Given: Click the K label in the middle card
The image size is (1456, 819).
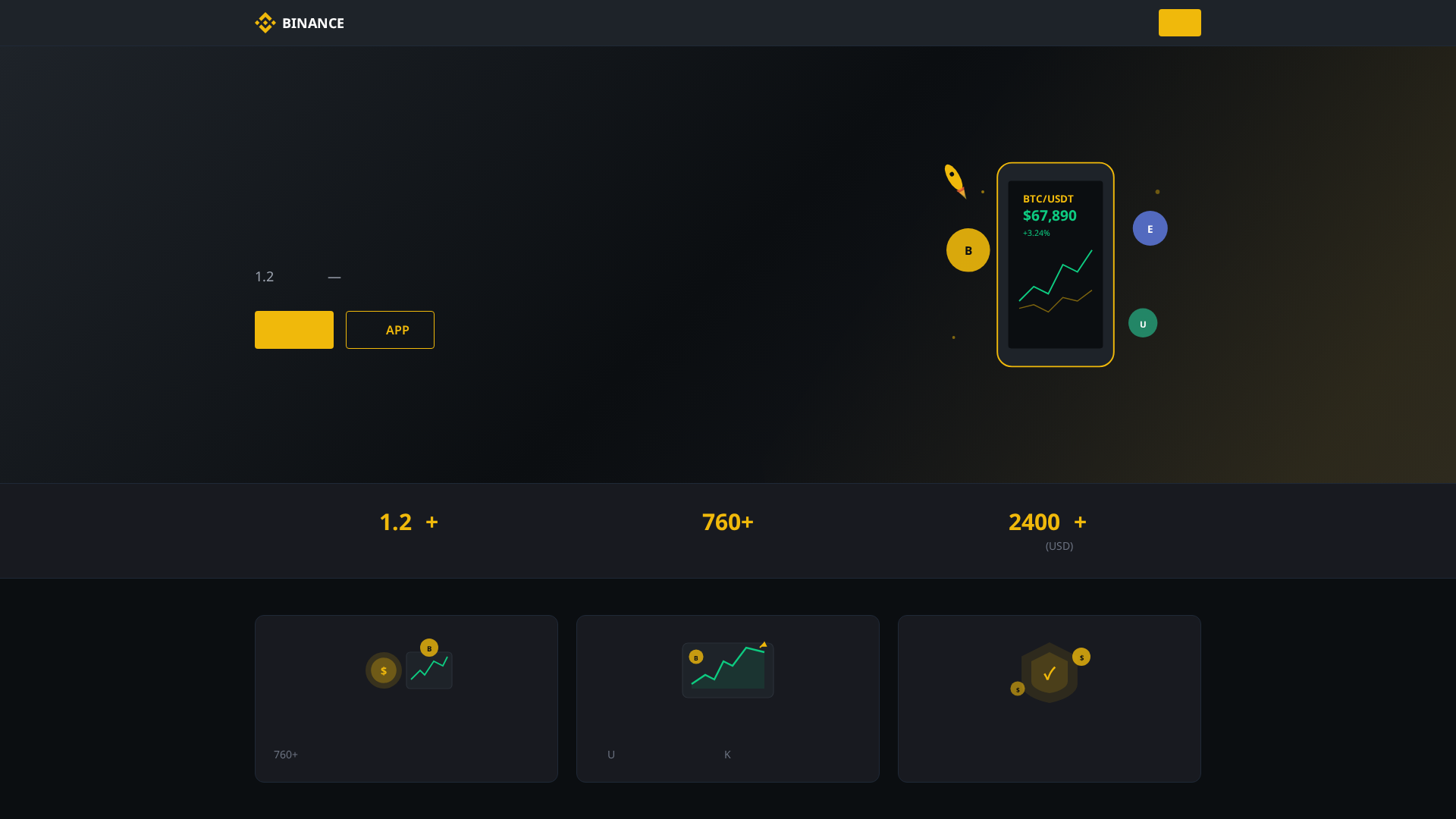Looking at the screenshot, I should click(727, 755).
